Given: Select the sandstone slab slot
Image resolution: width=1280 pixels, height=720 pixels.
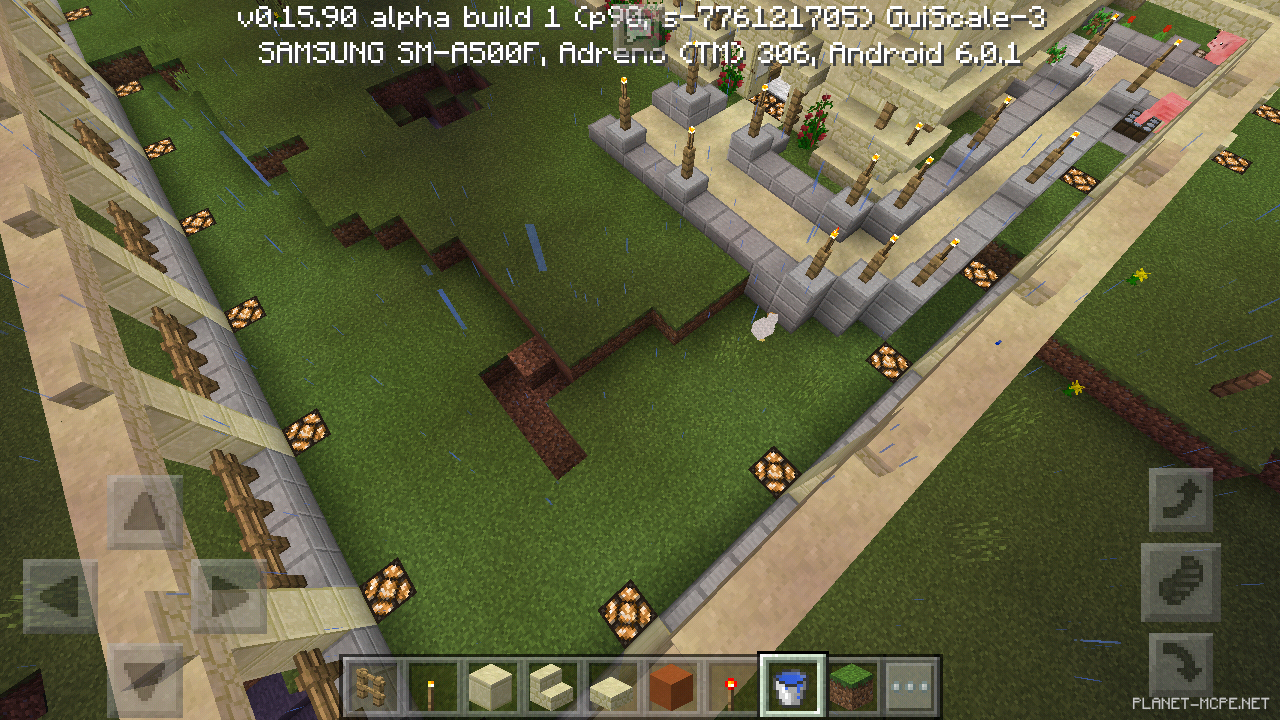Looking at the screenshot, I should [611, 687].
